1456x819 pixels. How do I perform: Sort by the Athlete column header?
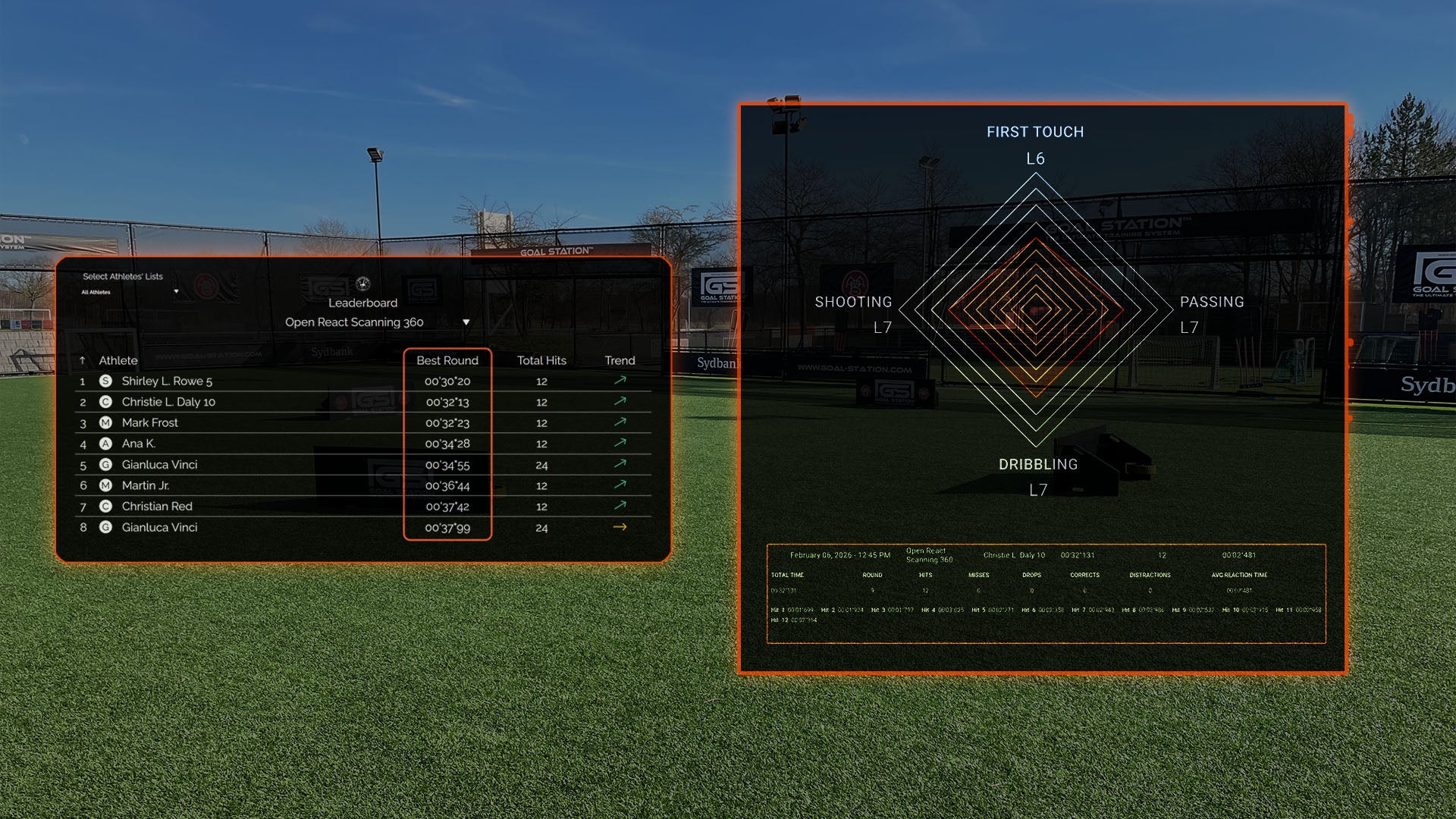(x=118, y=360)
